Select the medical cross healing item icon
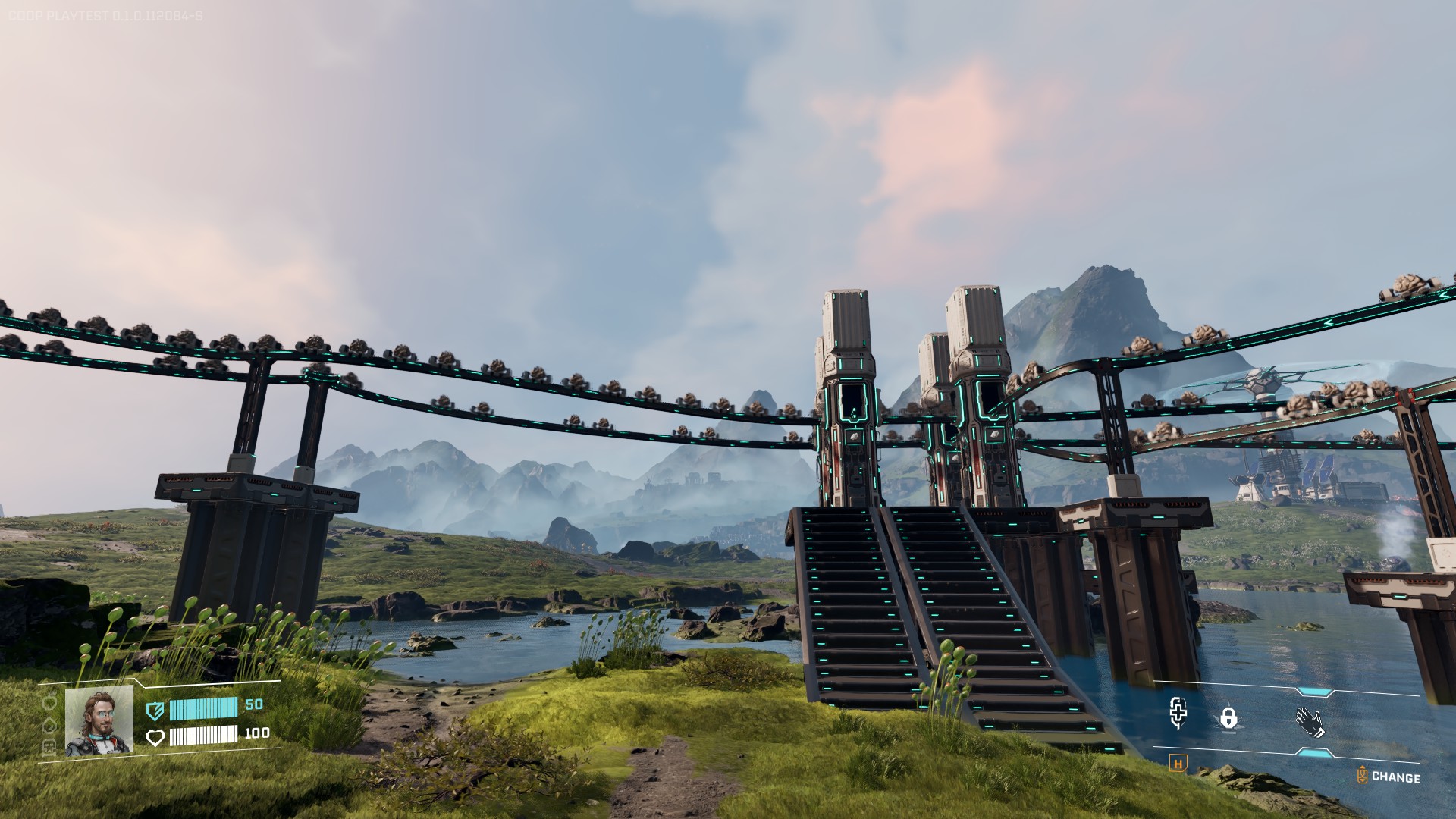The height and width of the screenshot is (819, 1456). [1177, 714]
